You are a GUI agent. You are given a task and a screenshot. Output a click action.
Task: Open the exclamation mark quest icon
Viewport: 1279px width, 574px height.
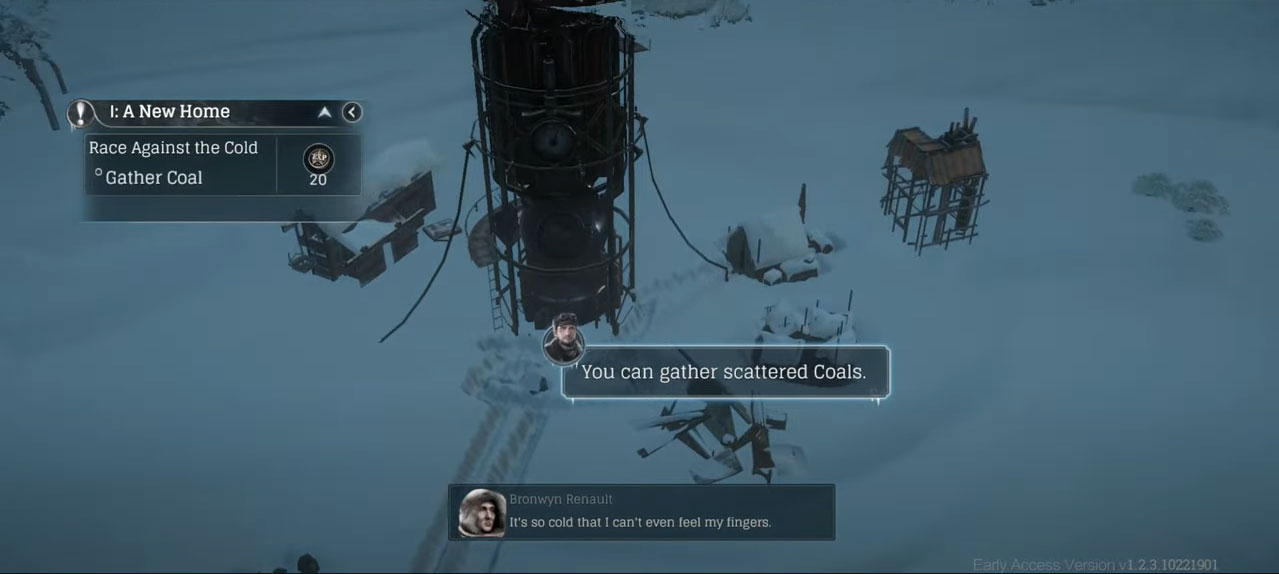[81, 113]
